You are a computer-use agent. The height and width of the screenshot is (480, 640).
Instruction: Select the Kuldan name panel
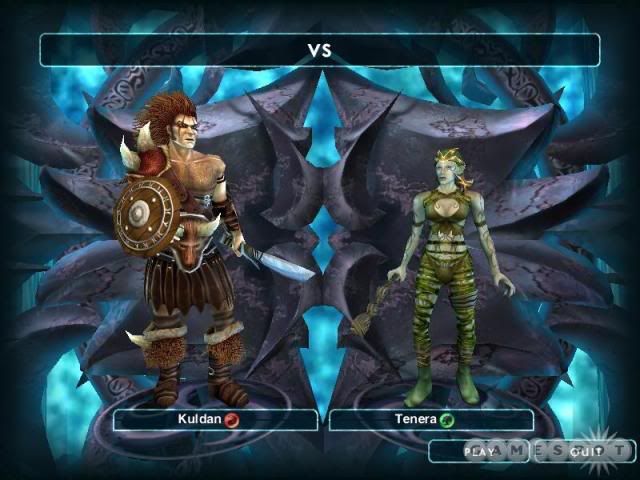pyautogui.click(x=215, y=420)
